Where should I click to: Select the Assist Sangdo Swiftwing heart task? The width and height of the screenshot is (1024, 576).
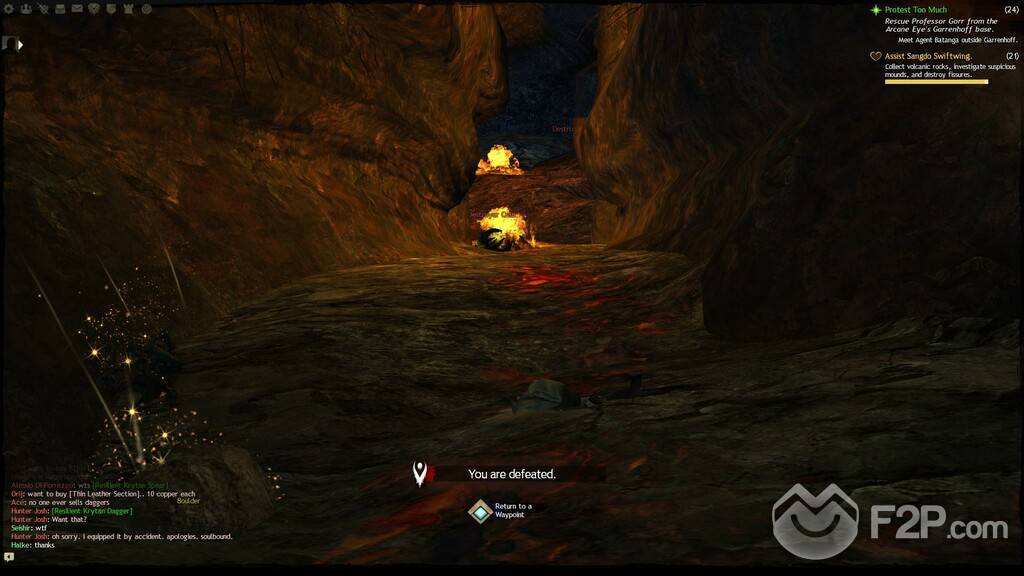pyautogui.click(x=927, y=56)
